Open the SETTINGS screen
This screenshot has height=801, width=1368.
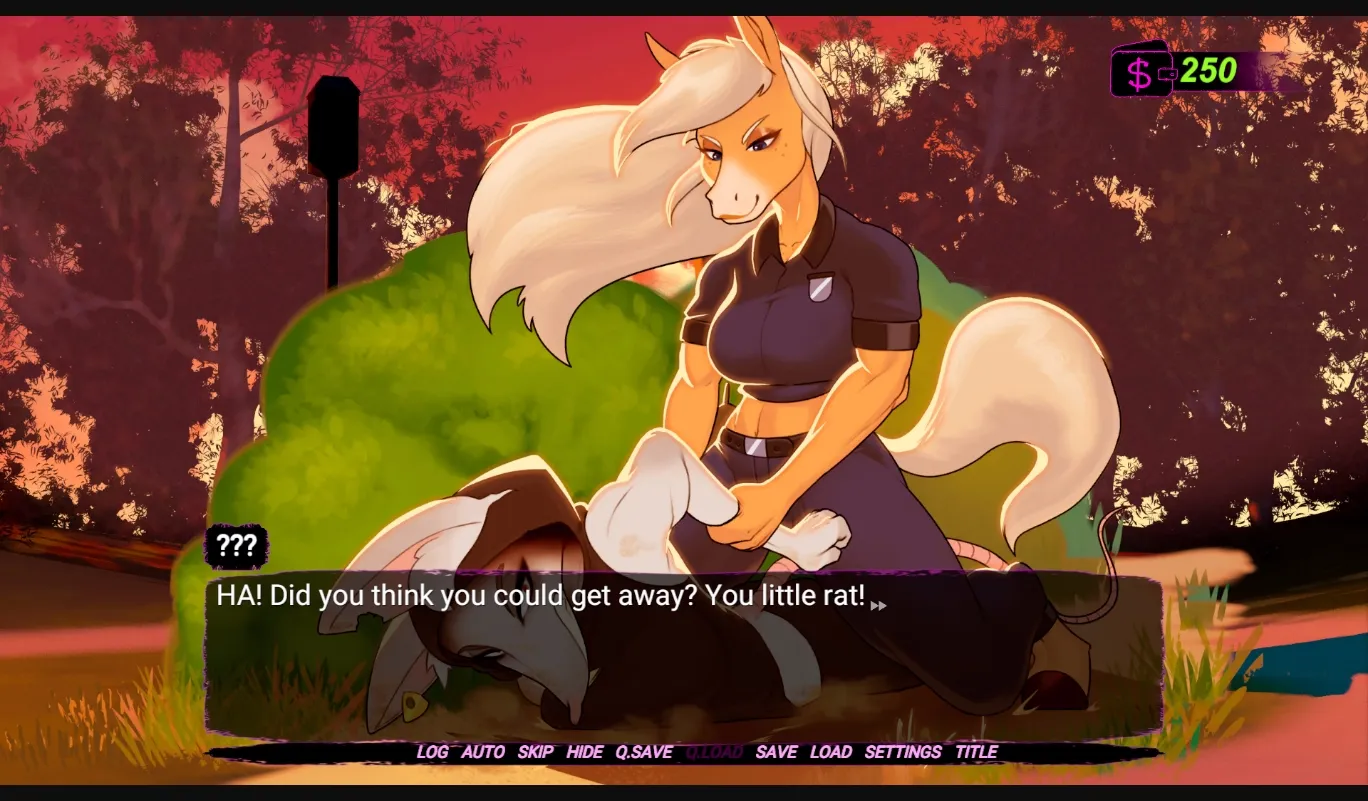pos(903,752)
